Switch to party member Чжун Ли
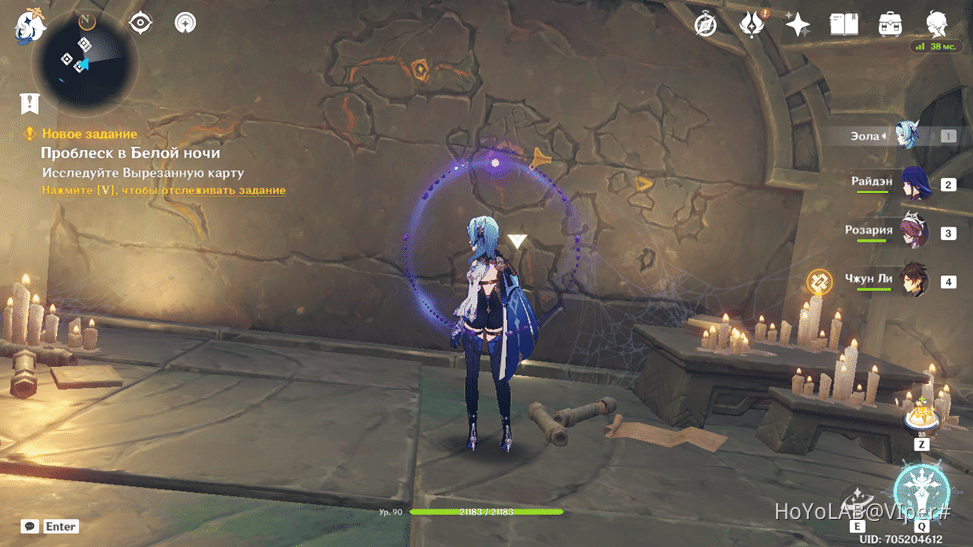Viewport: 973px width, 547px height. pos(915,281)
